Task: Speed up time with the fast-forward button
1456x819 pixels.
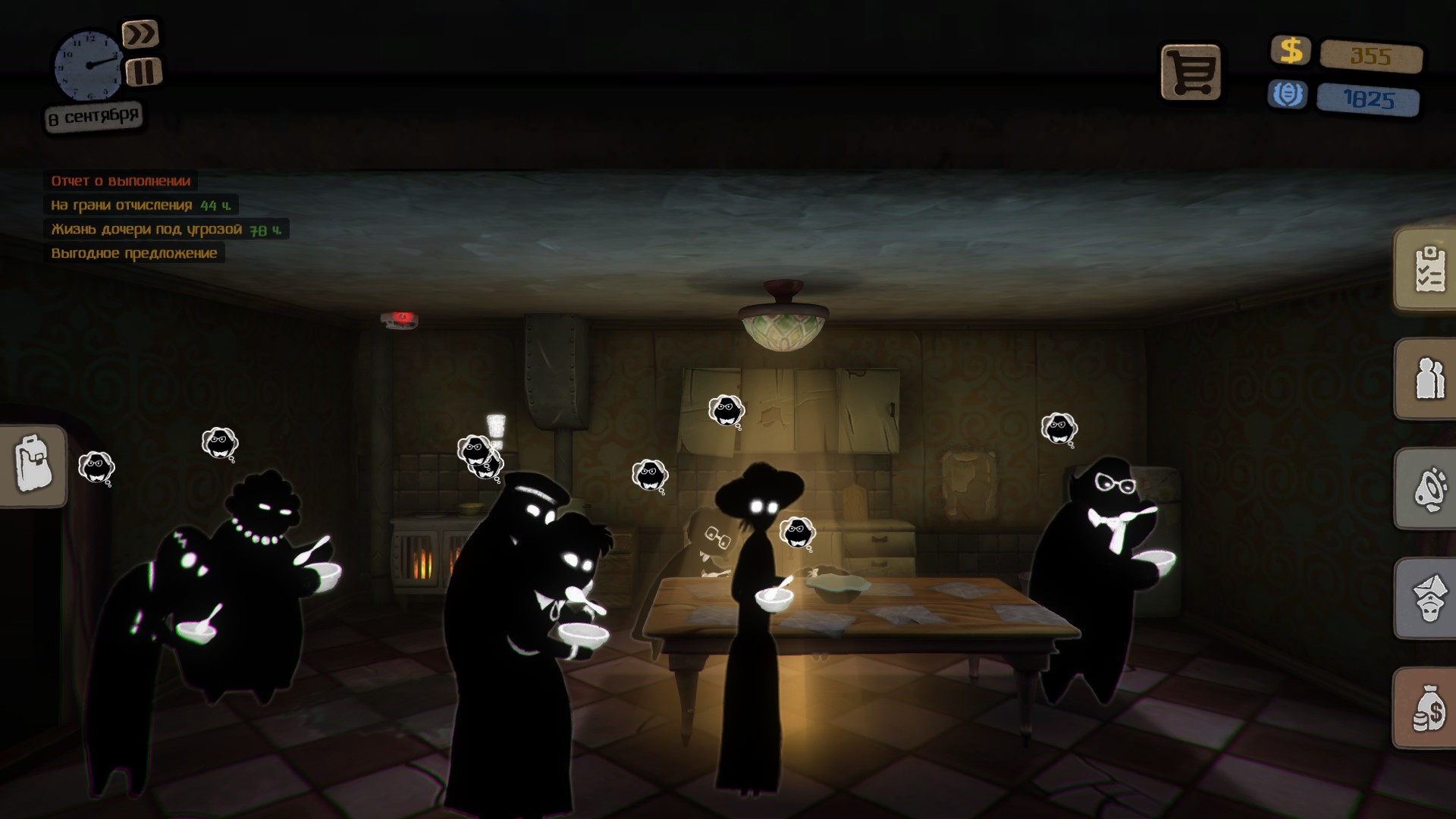Action: (141, 34)
